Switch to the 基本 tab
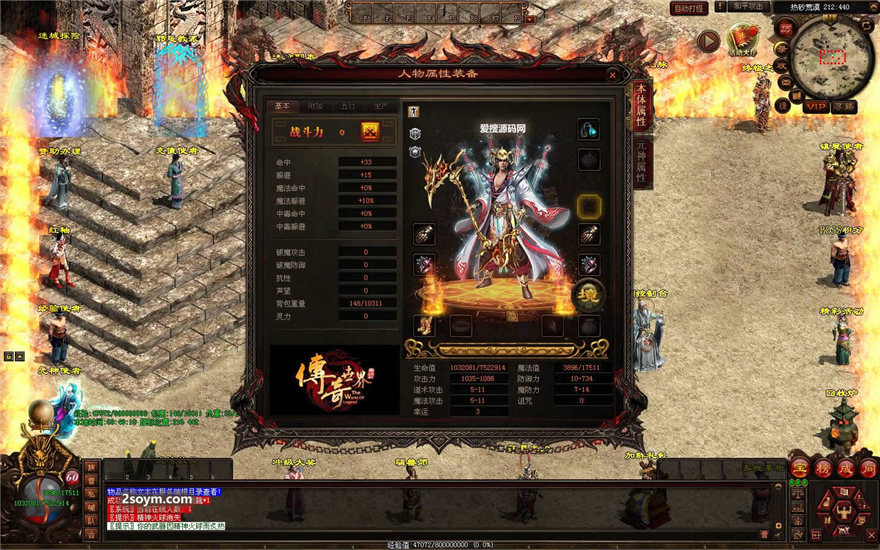The width and height of the screenshot is (880, 550). (x=282, y=106)
